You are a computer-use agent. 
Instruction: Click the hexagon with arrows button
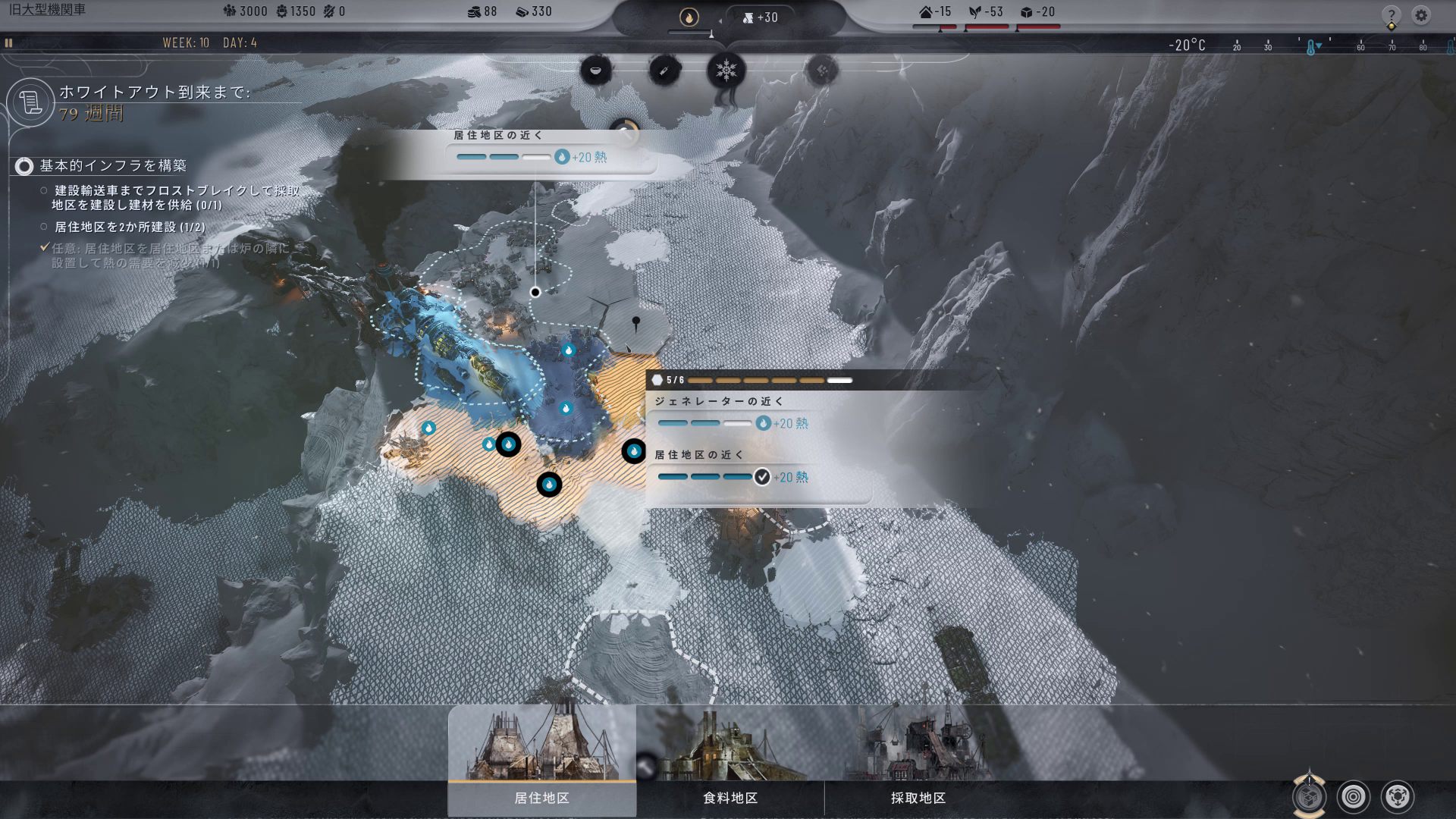[x=1398, y=796]
